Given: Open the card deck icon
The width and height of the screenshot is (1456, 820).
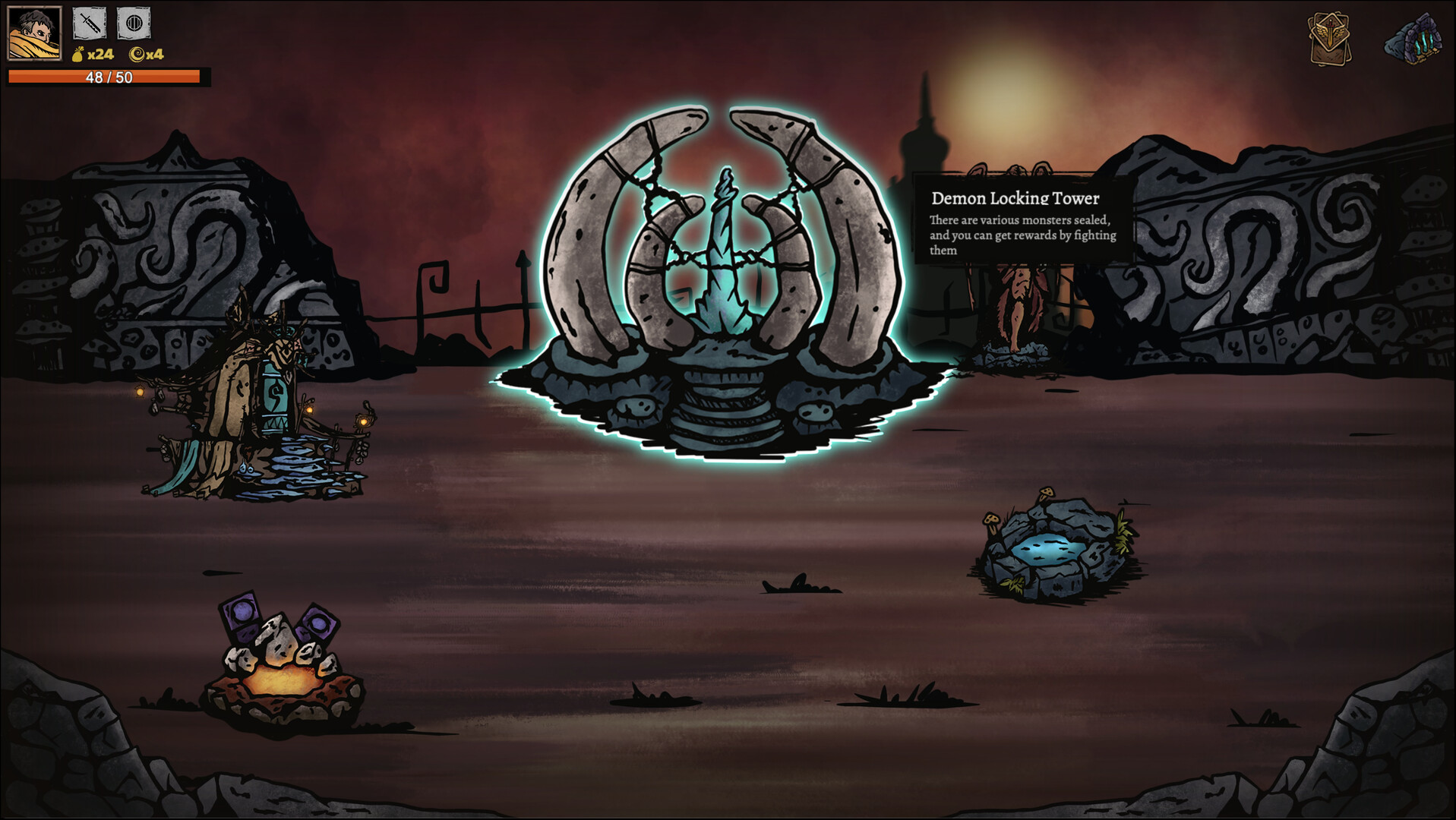Looking at the screenshot, I should [x=1329, y=38].
